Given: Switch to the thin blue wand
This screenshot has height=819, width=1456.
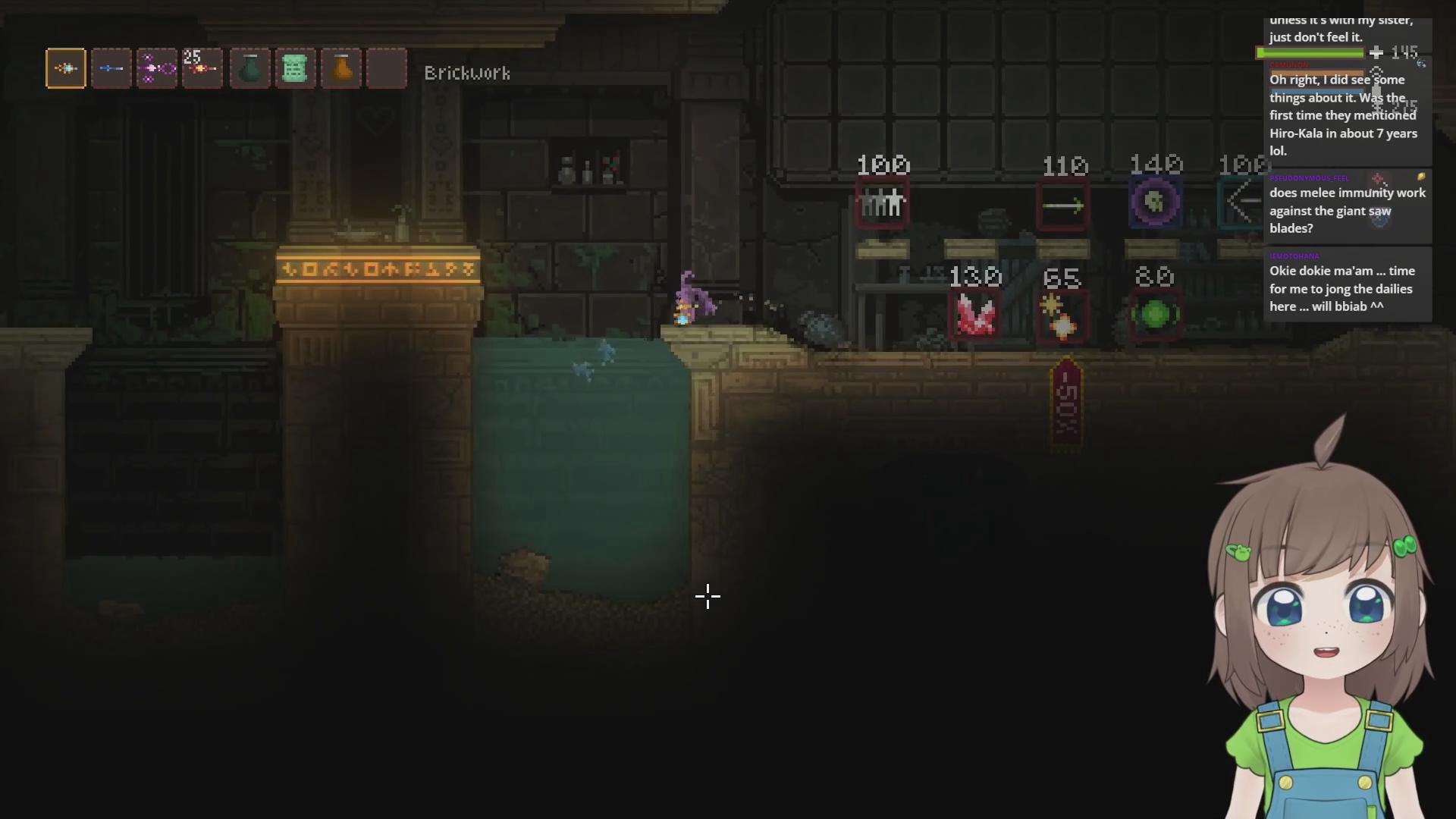Looking at the screenshot, I should point(111,69).
